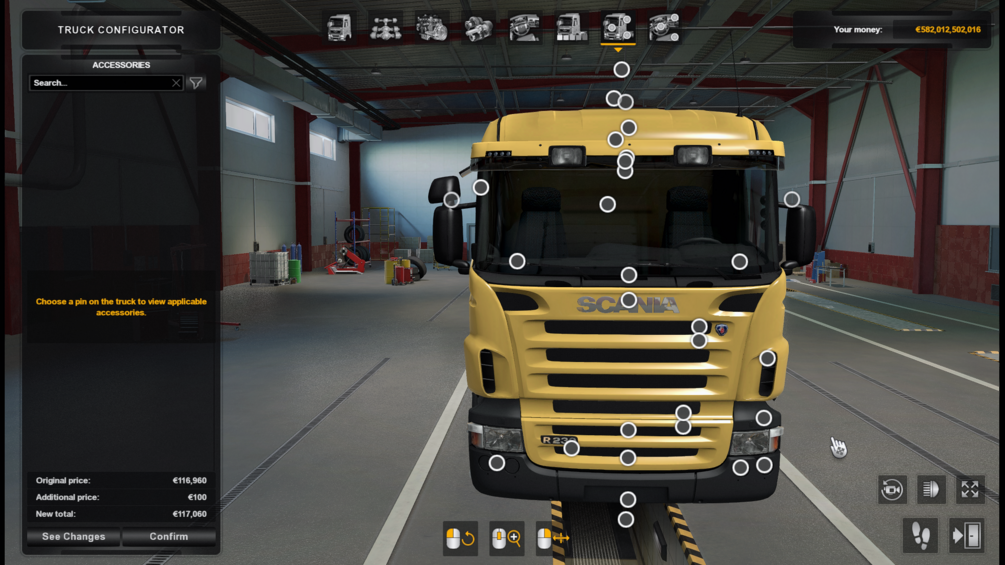
Task: Confirm the truck configuration
Action: pos(169,537)
